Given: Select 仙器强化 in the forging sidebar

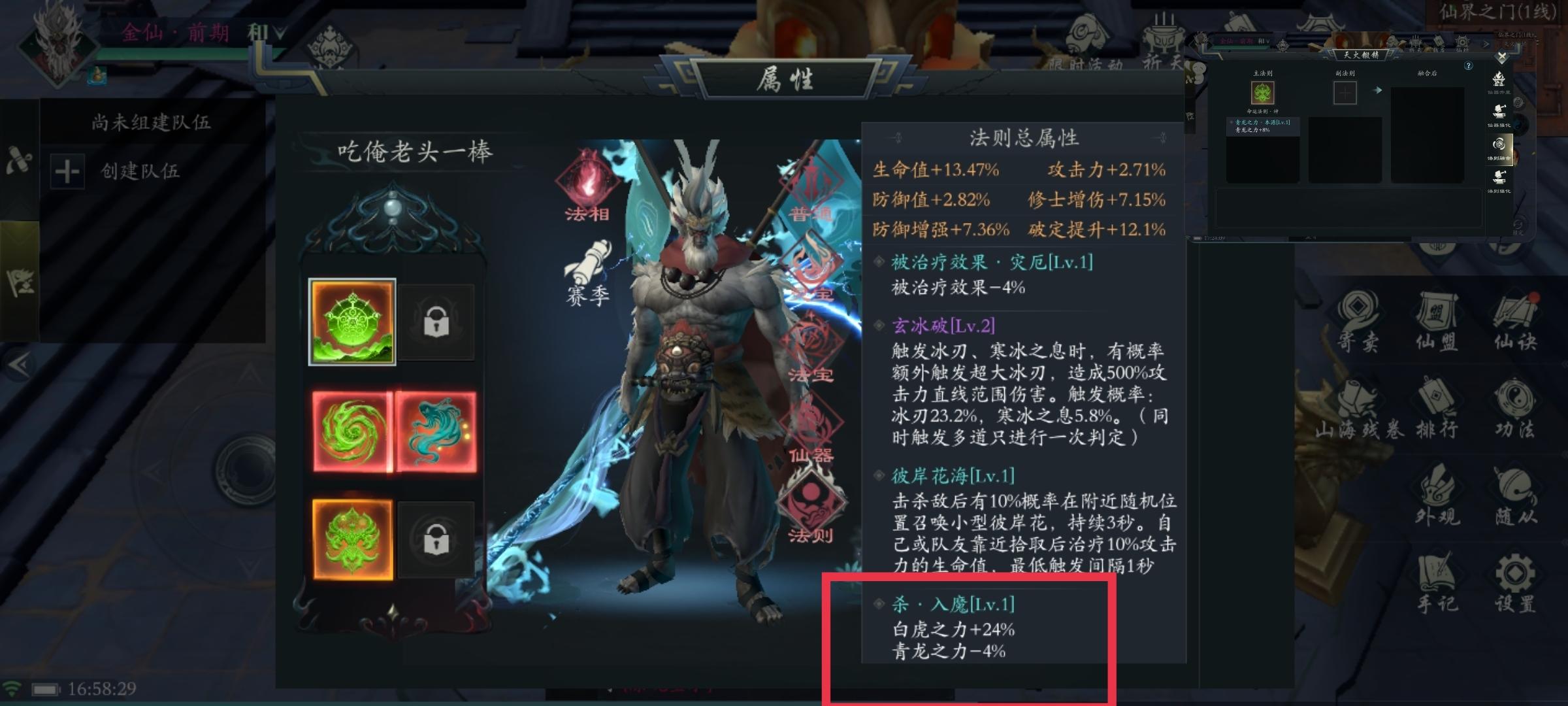Looking at the screenshot, I should coord(1499,111).
